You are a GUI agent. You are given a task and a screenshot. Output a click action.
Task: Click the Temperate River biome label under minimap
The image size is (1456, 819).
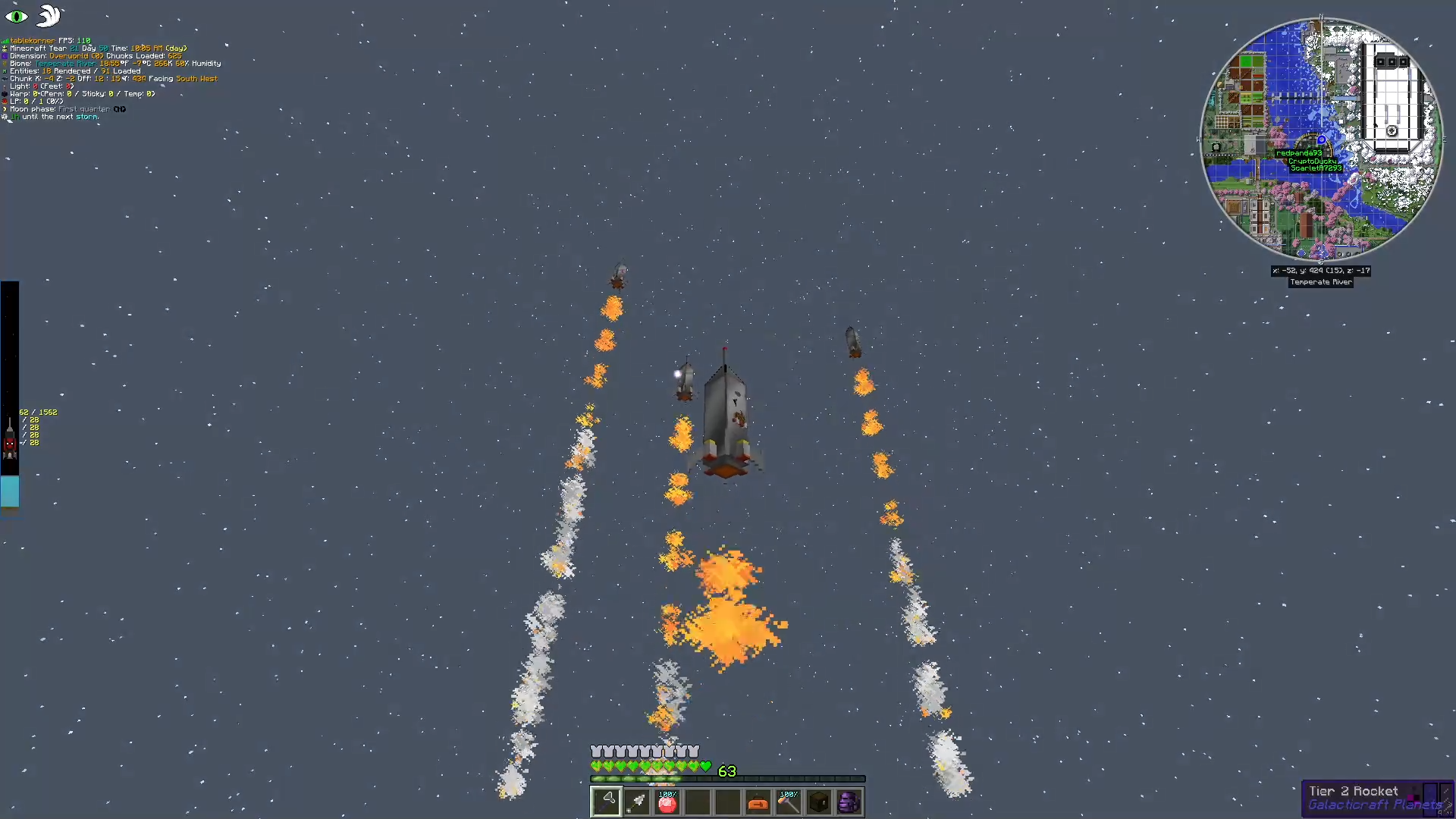(x=1320, y=282)
